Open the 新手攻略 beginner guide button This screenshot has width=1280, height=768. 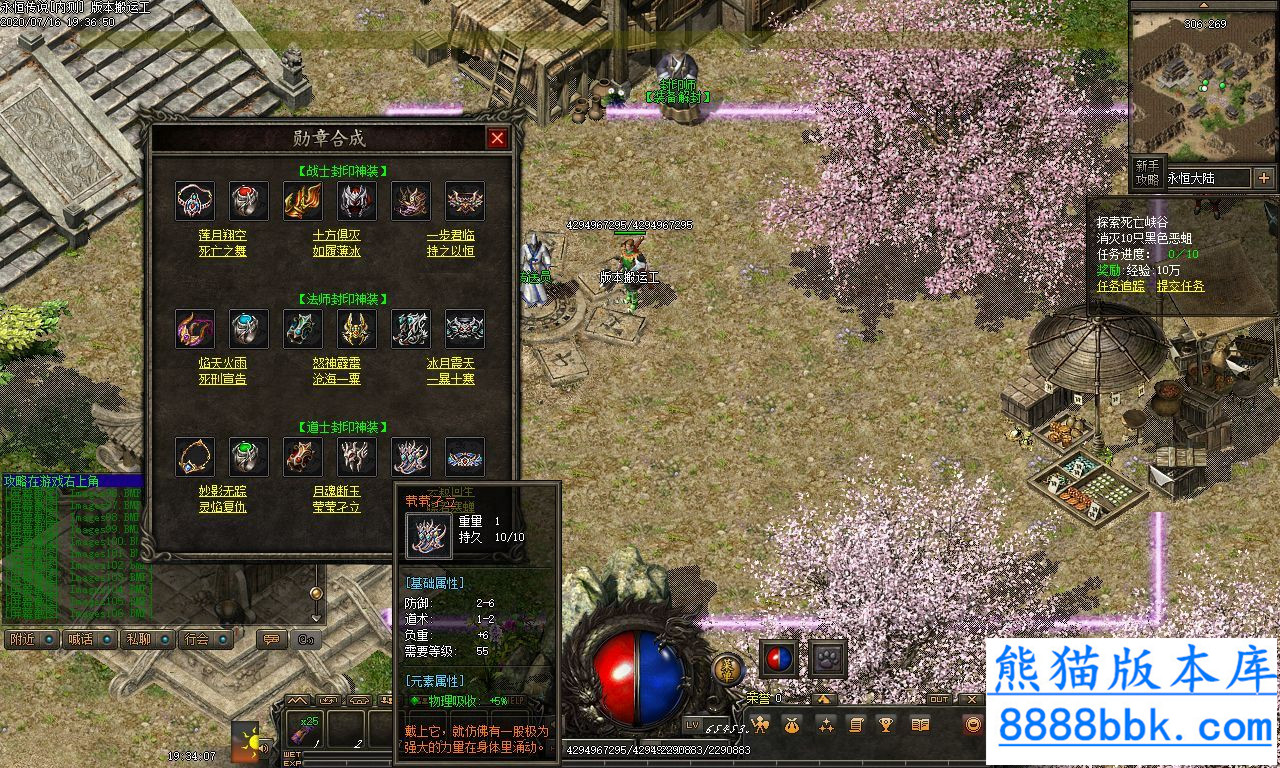tap(1147, 172)
